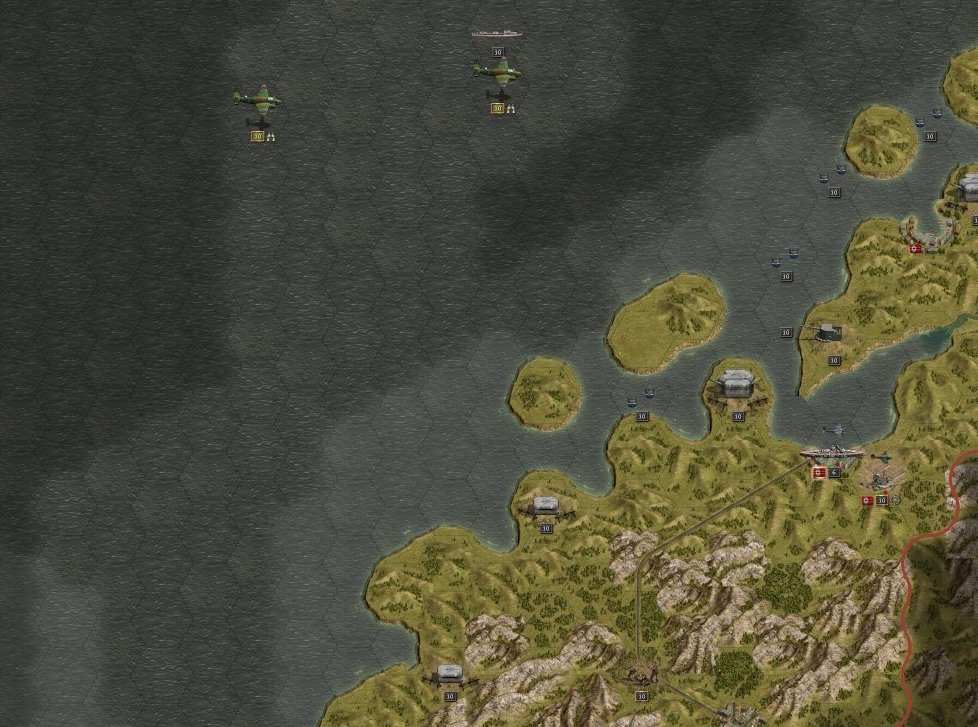Select the battleship showing strength 6
This screenshot has height=727, width=978.
(831, 454)
